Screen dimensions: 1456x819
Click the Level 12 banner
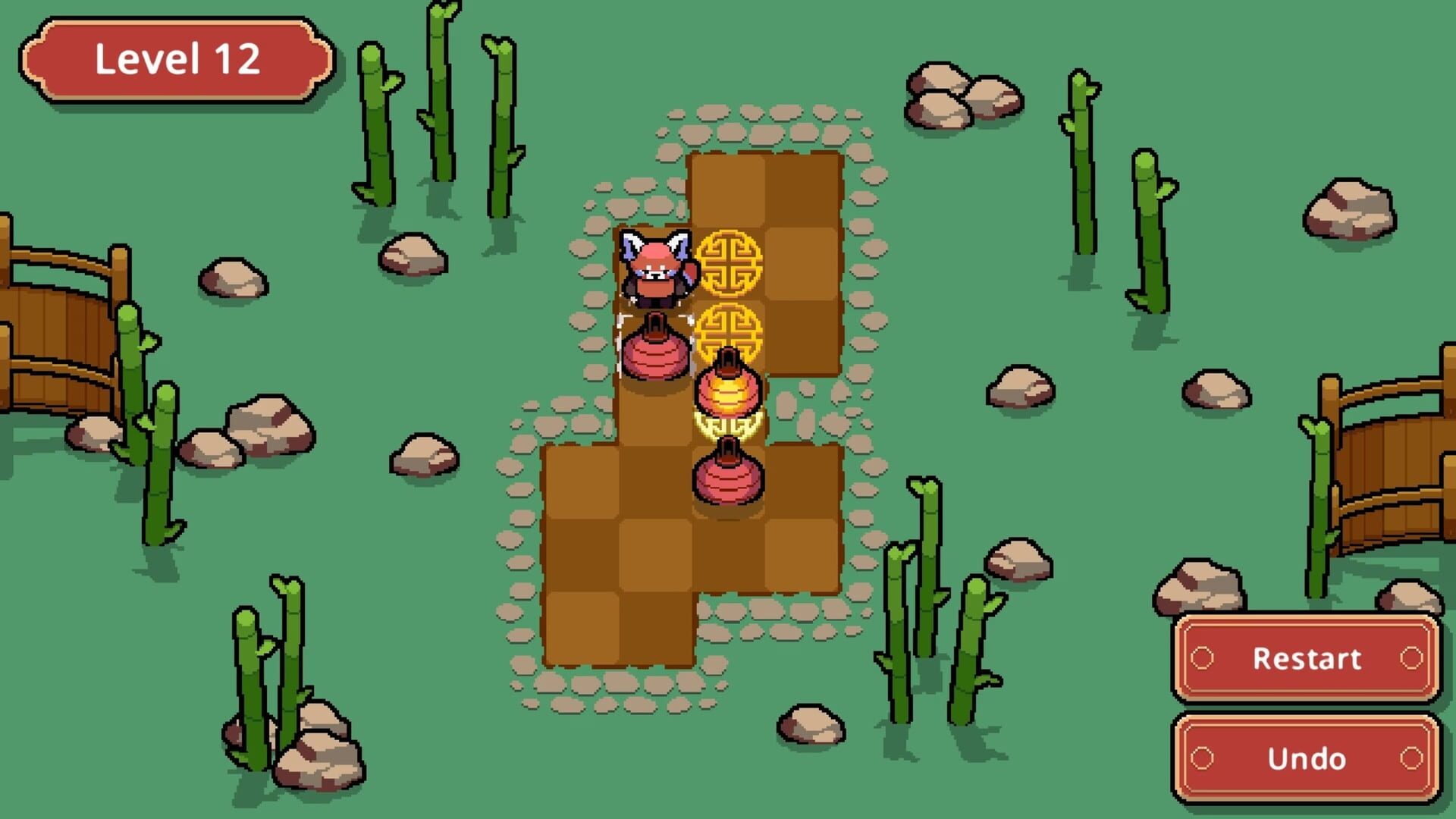178,61
